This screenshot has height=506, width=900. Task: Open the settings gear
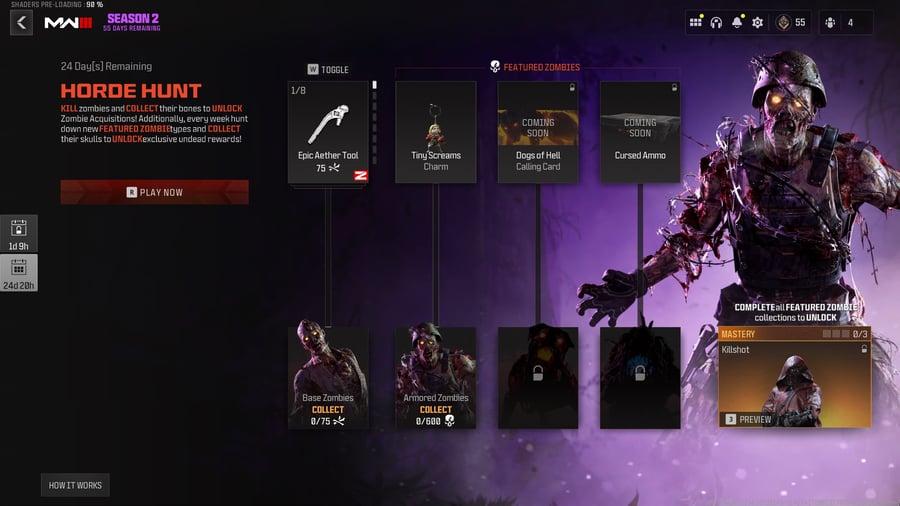[x=757, y=22]
